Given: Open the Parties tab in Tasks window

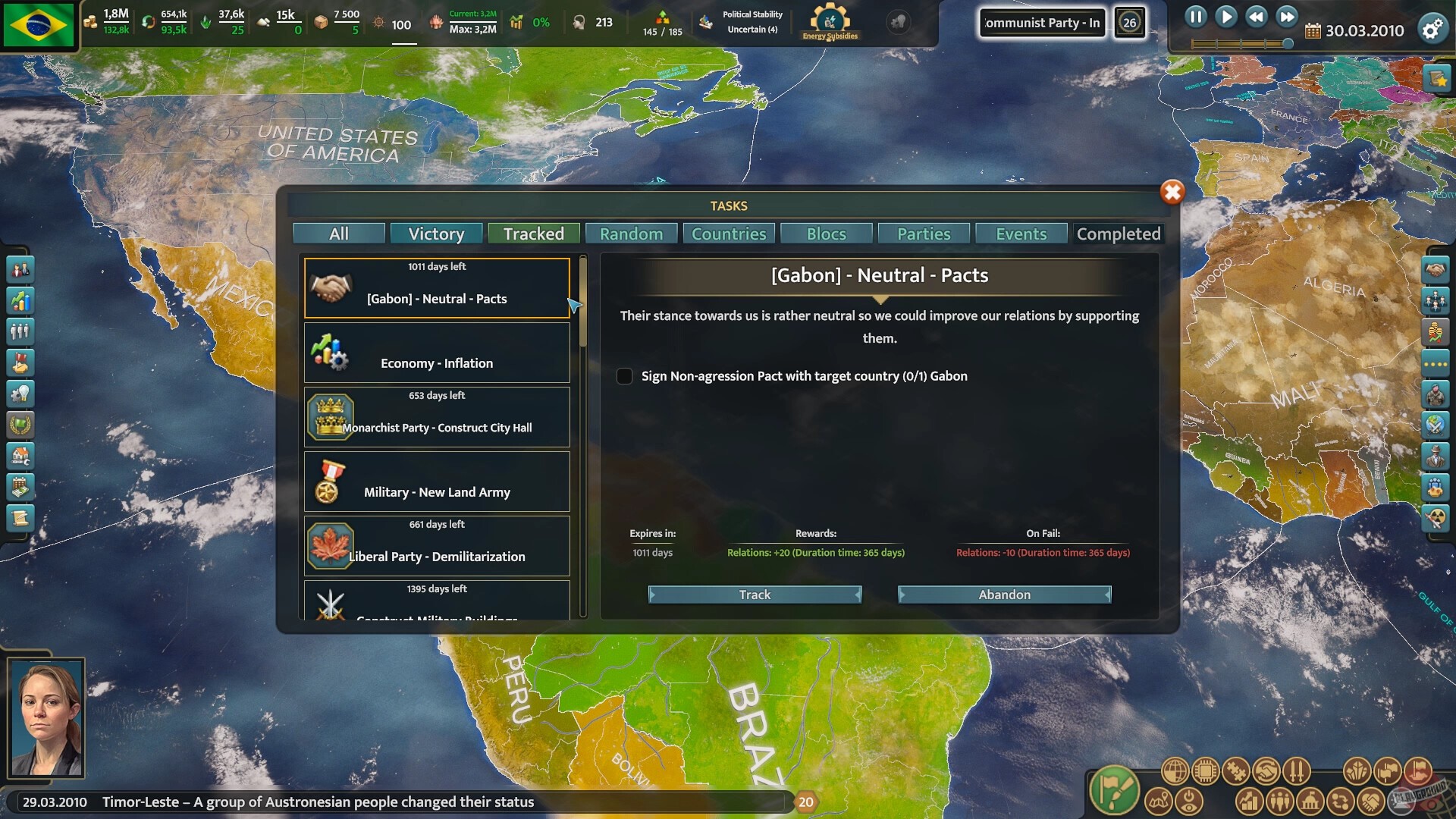Looking at the screenshot, I should (923, 234).
